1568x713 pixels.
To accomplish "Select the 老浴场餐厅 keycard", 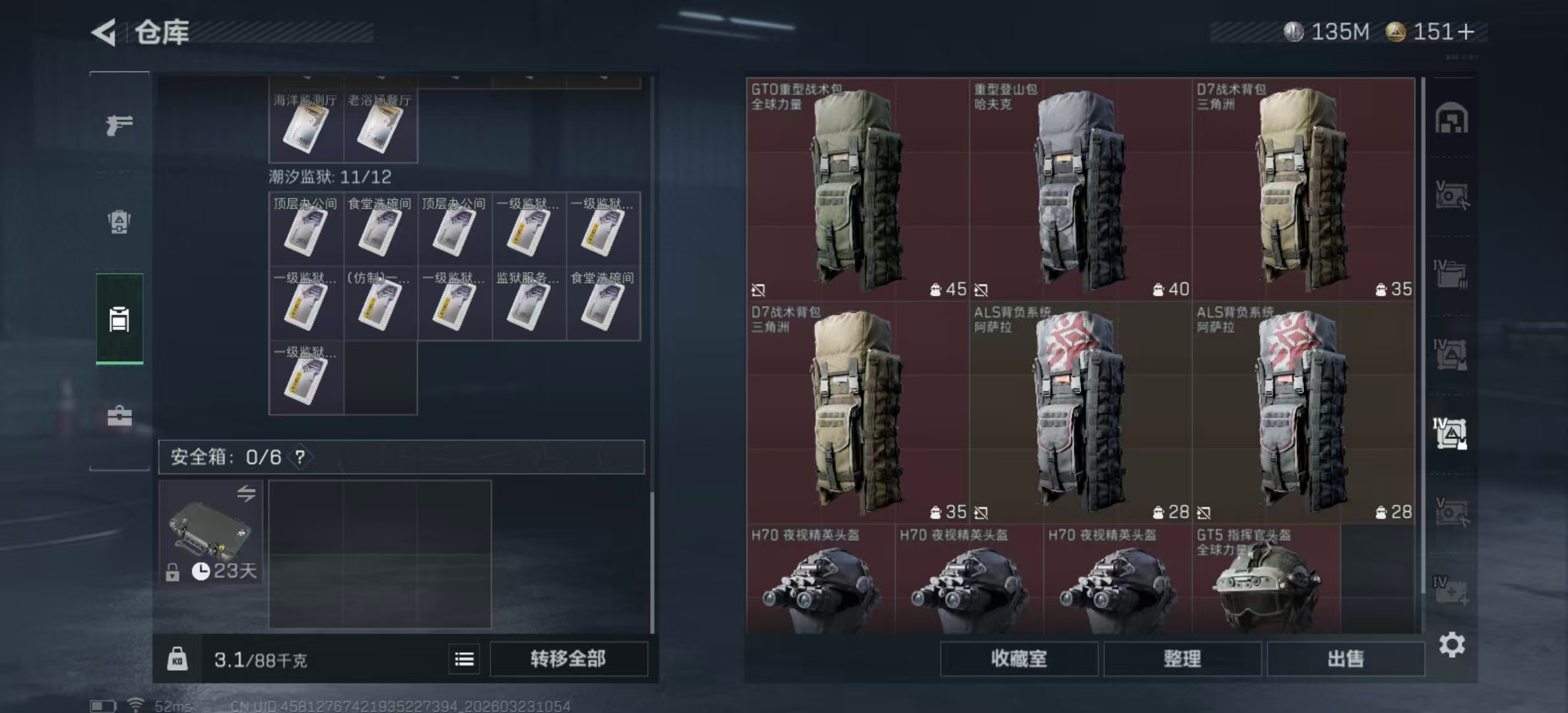I will pos(380,127).
